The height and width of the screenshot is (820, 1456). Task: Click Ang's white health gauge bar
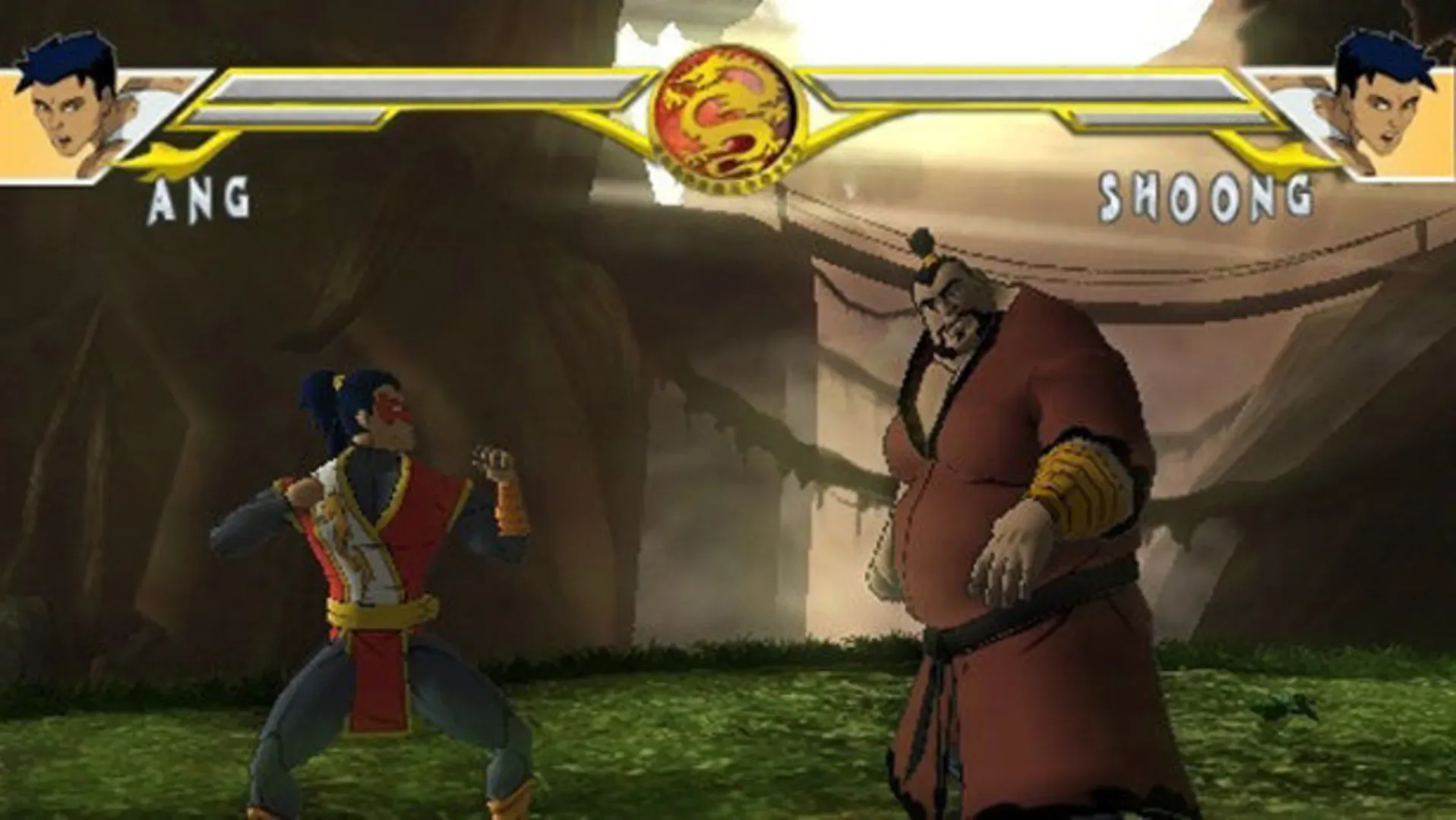pos(425,87)
